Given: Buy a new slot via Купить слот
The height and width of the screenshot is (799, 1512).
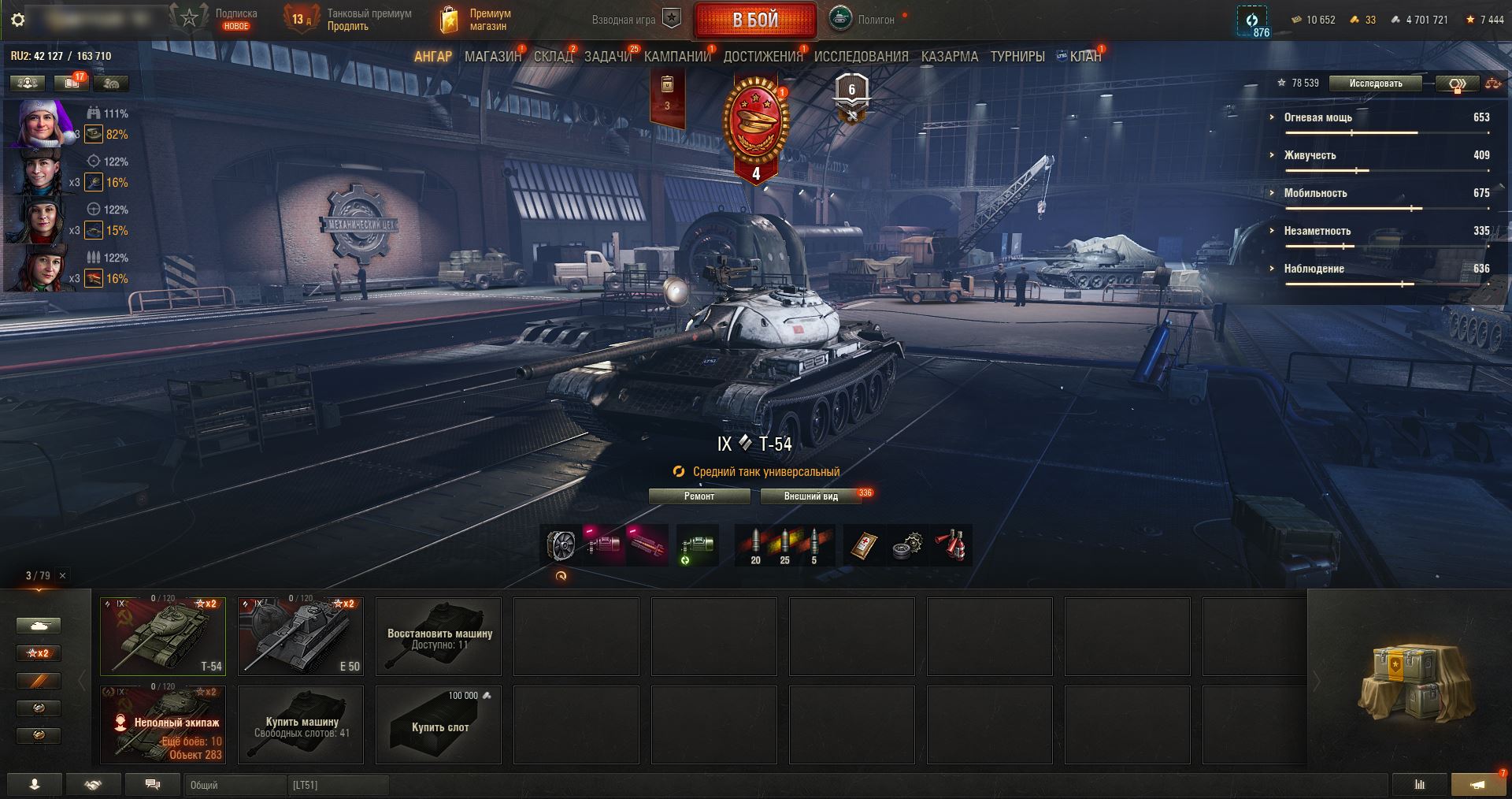Looking at the screenshot, I should 439,725.
